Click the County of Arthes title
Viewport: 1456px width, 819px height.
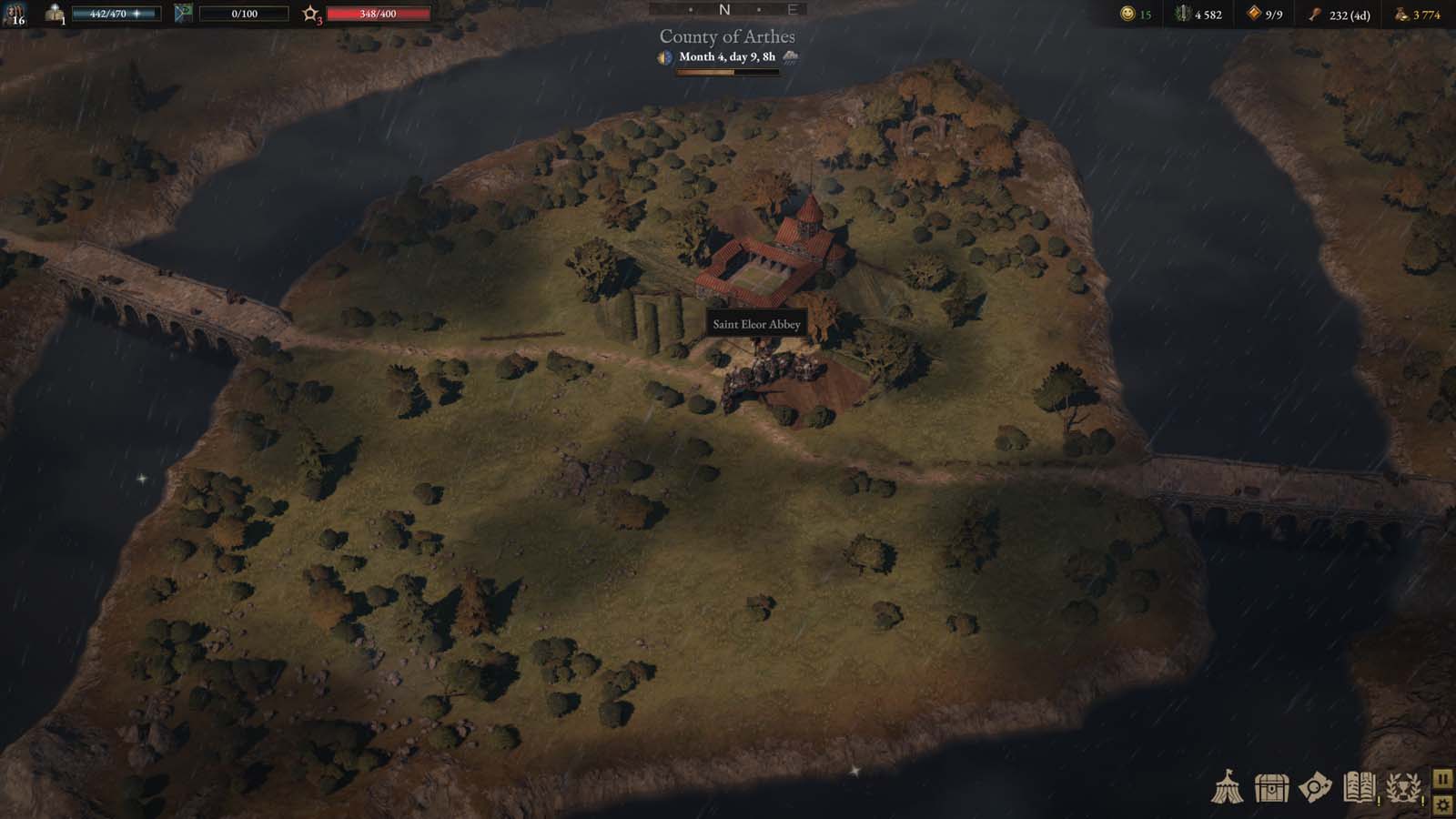(x=726, y=36)
